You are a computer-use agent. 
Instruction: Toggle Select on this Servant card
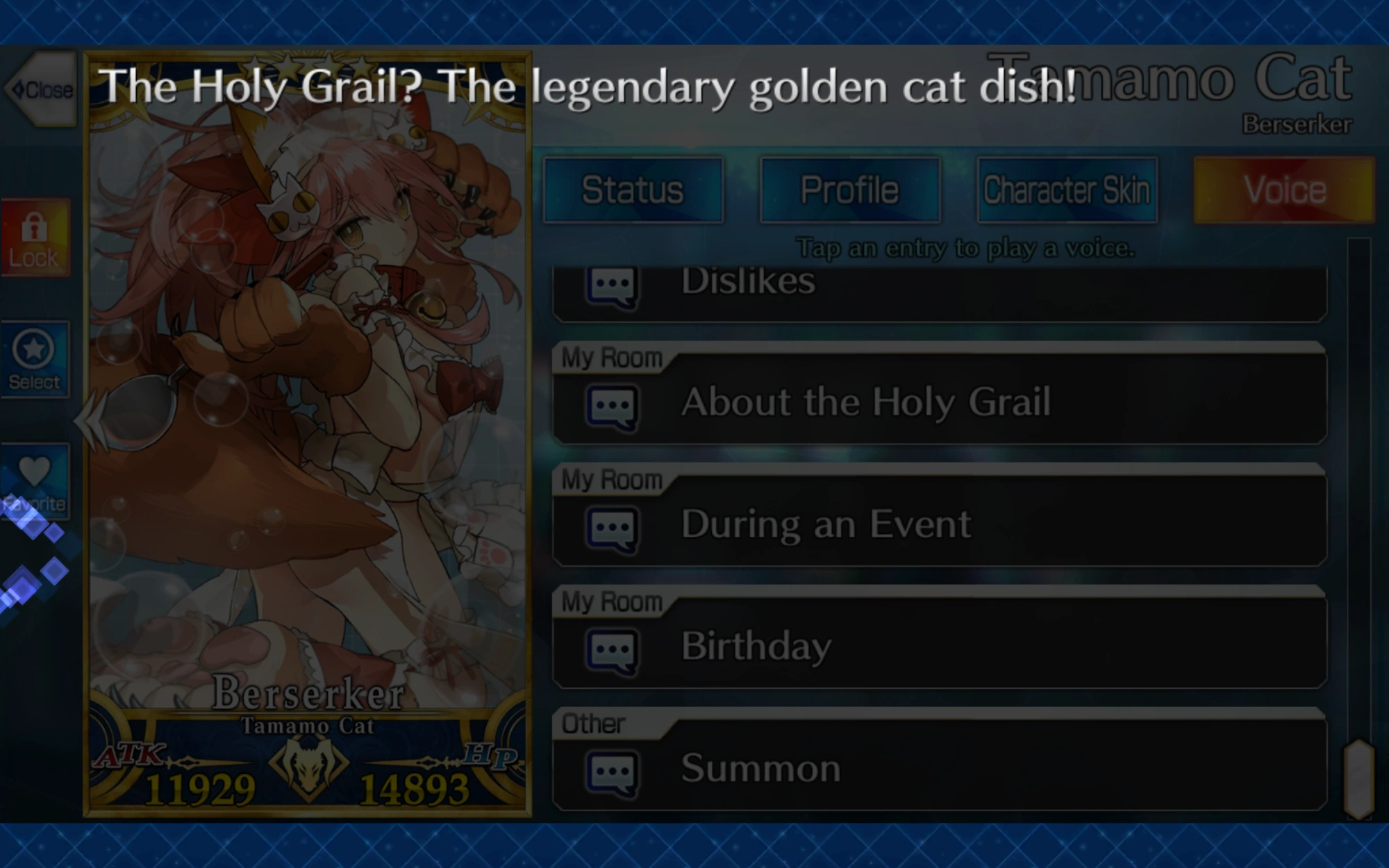pos(36,358)
